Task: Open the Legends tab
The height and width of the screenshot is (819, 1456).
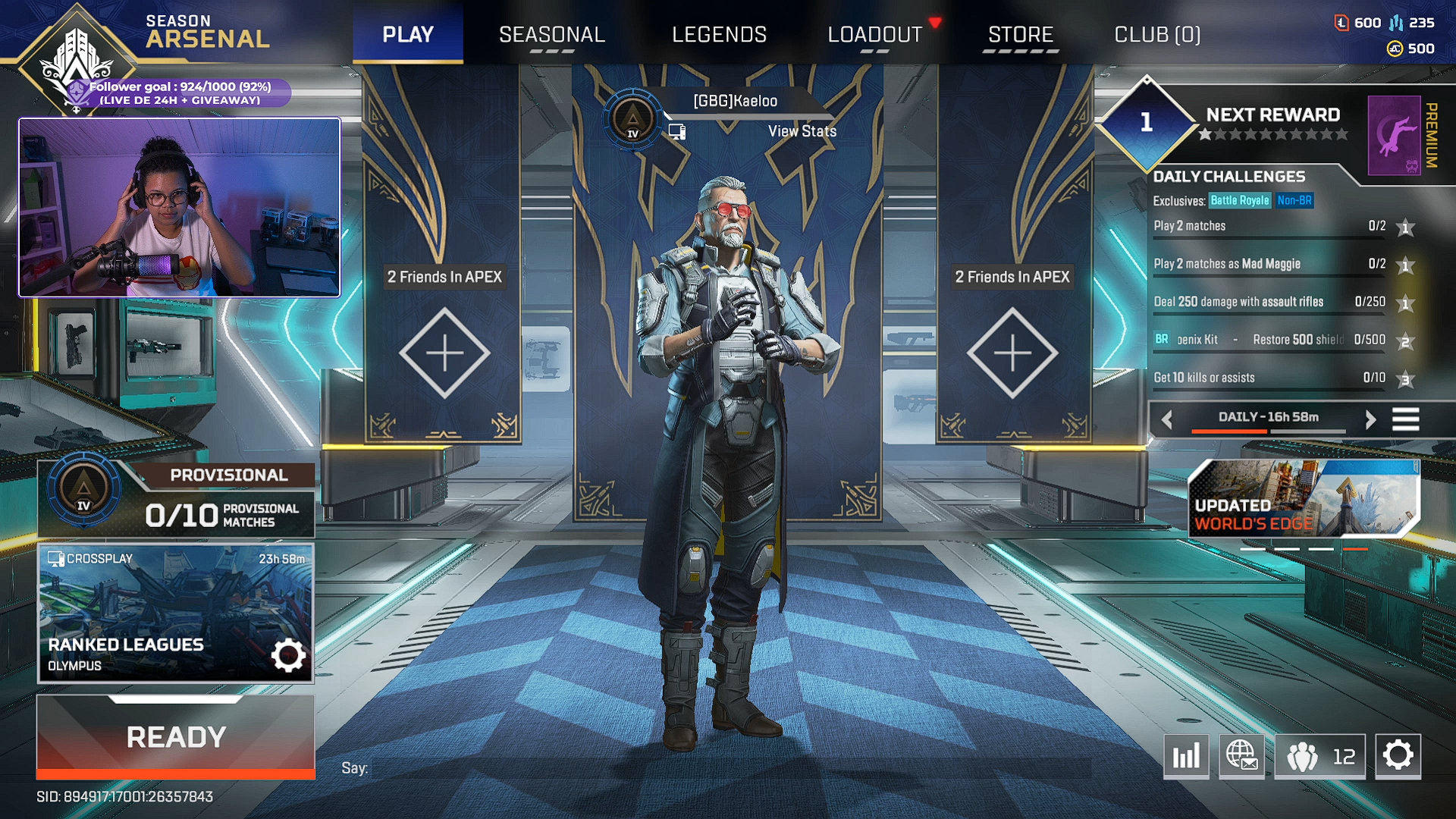Action: coord(719,35)
